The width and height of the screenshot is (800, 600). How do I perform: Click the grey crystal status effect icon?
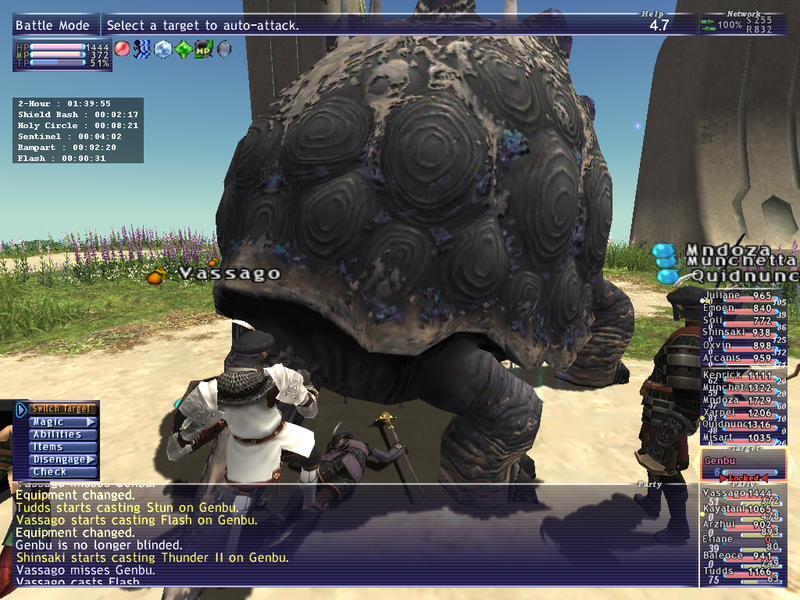click(223, 48)
